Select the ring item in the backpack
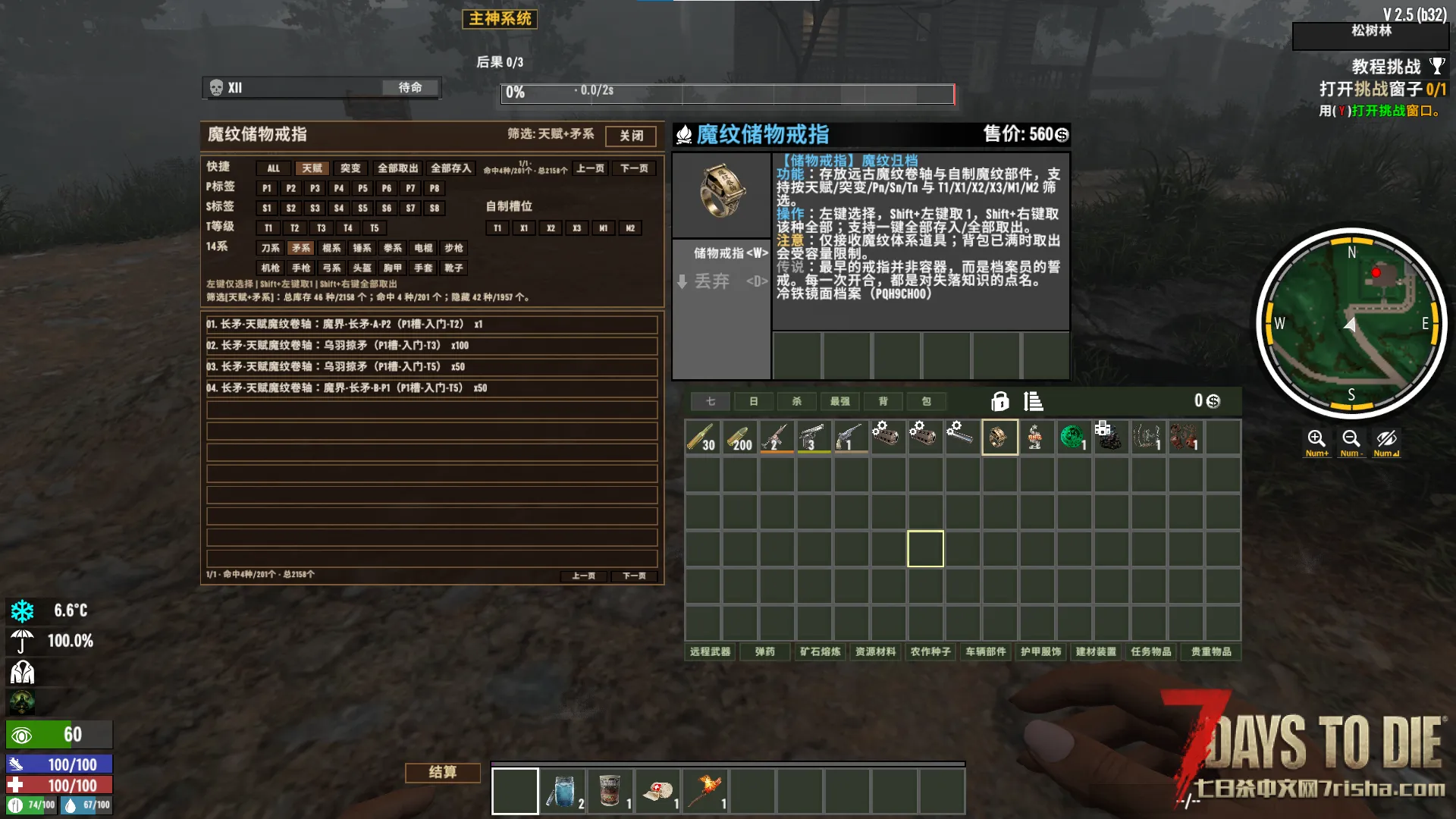Image resolution: width=1456 pixels, height=819 pixels. pos(999,438)
